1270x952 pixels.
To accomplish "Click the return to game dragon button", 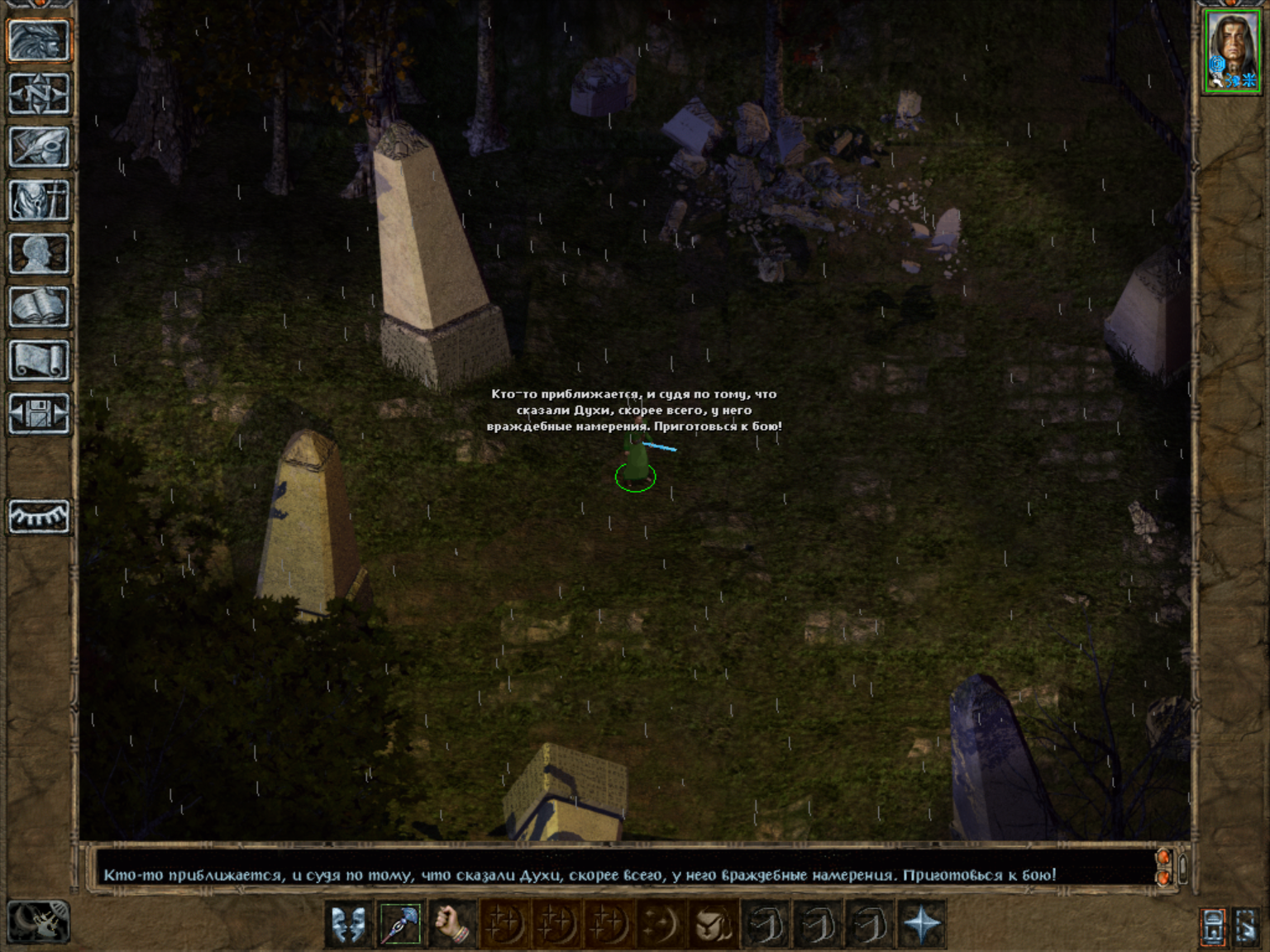I will (x=38, y=40).
